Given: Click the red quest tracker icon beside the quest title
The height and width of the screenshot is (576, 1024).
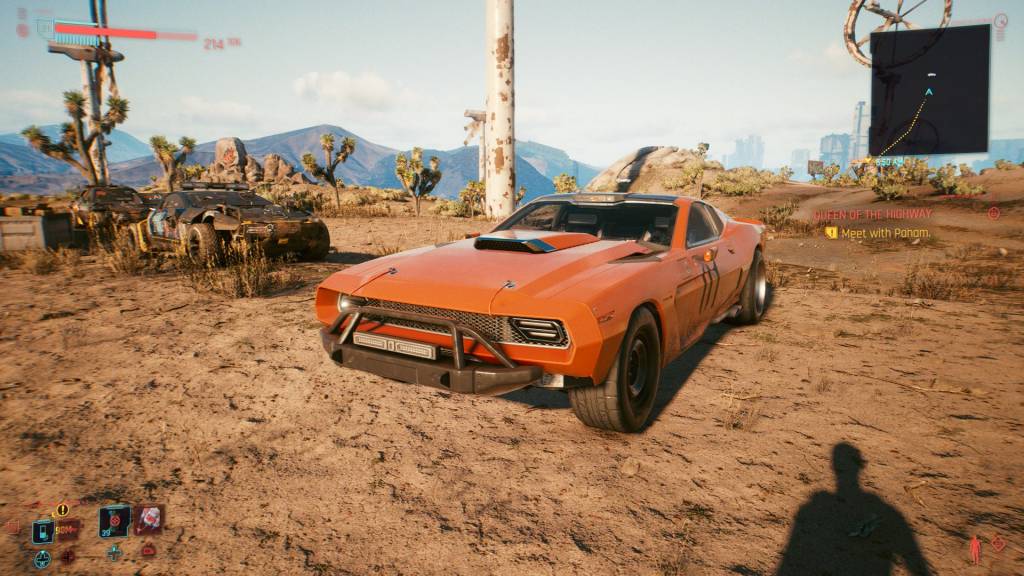Looking at the screenshot, I should pyautogui.click(x=993, y=213).
